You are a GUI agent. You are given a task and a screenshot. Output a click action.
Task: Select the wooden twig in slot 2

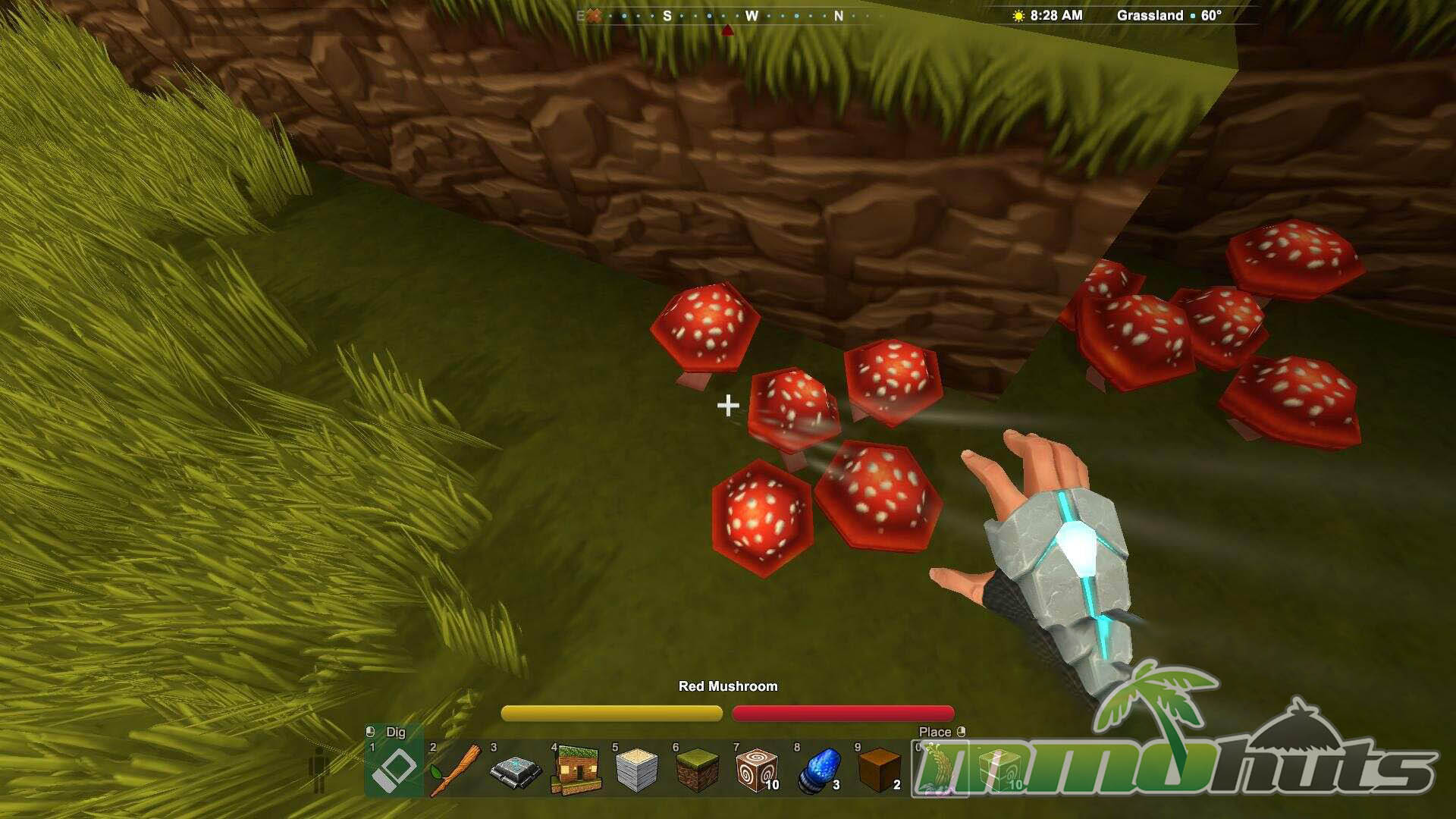[x=455, y=769]
